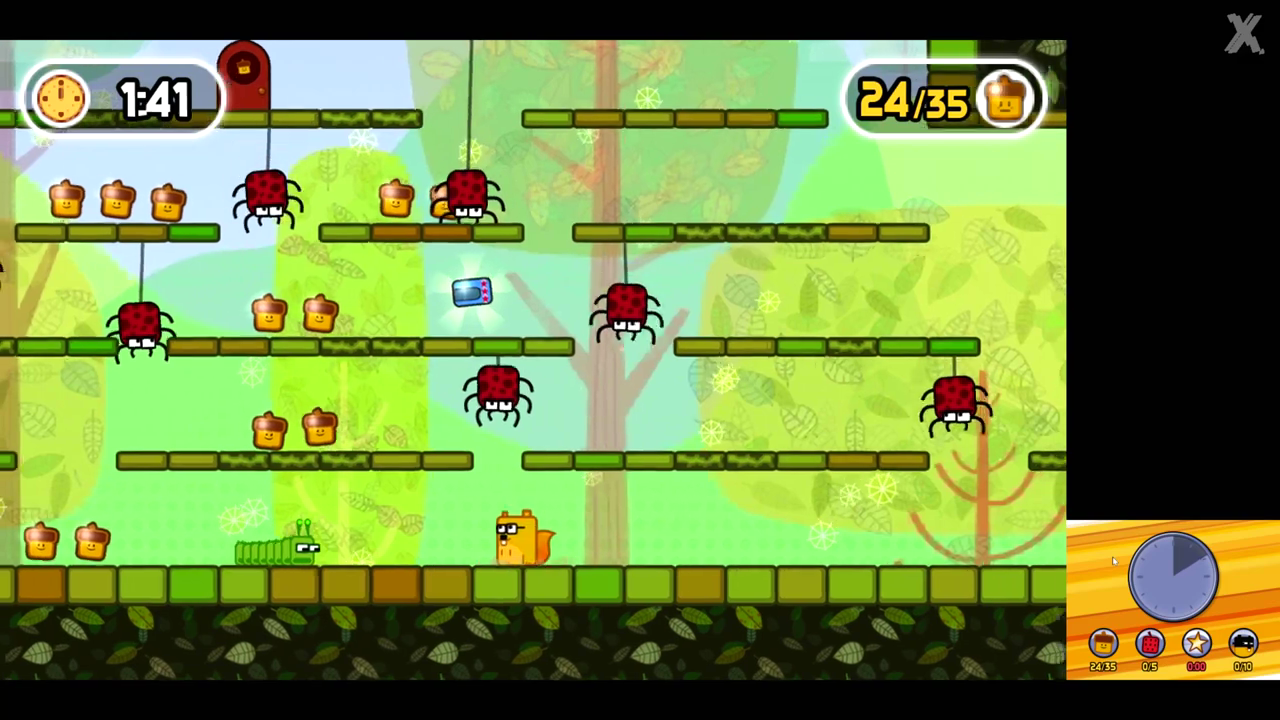Click the floating TV power-up item
The image size is (1280, 720).
point(471,291)
